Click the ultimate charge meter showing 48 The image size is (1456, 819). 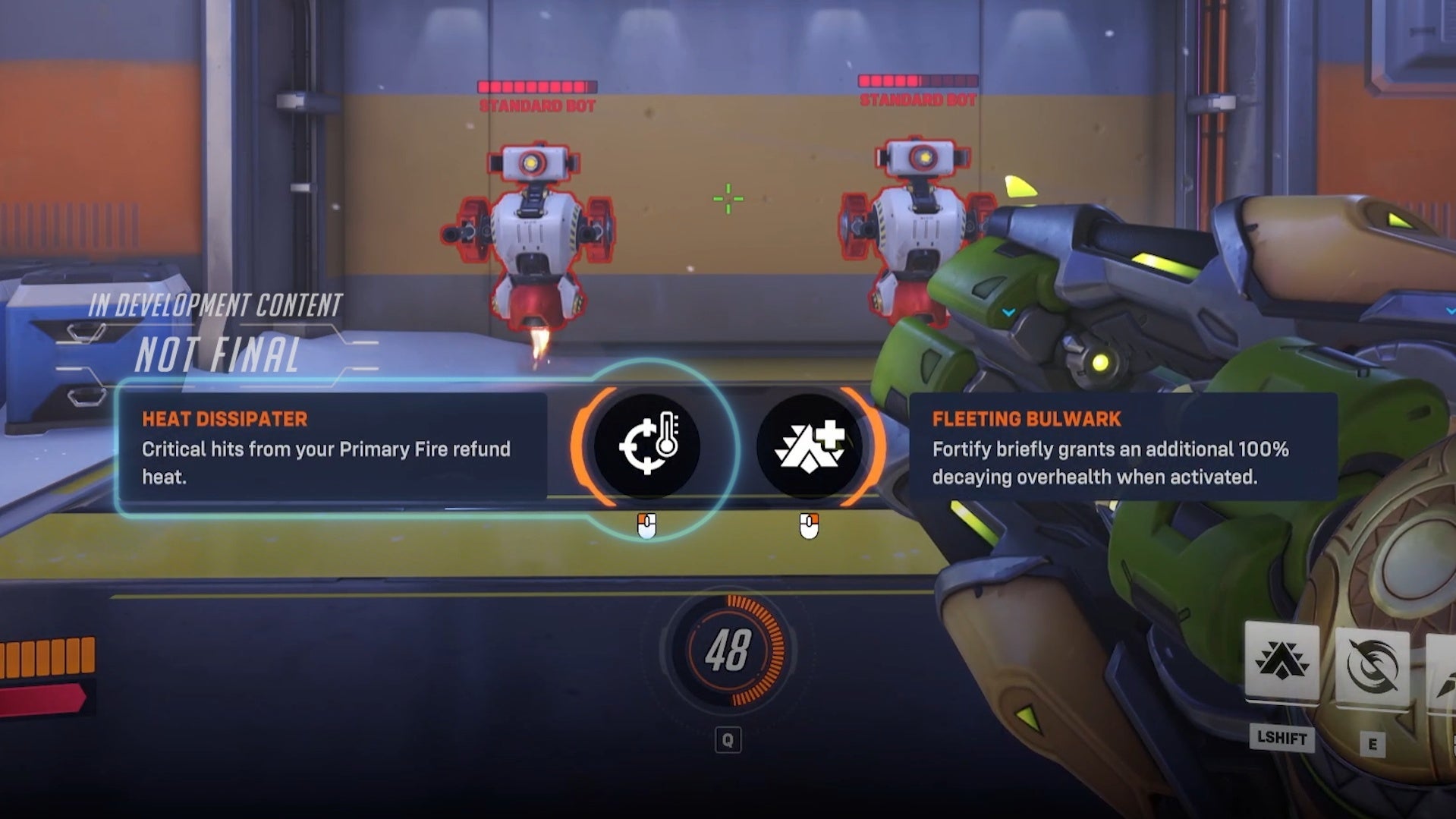point(731,649)
